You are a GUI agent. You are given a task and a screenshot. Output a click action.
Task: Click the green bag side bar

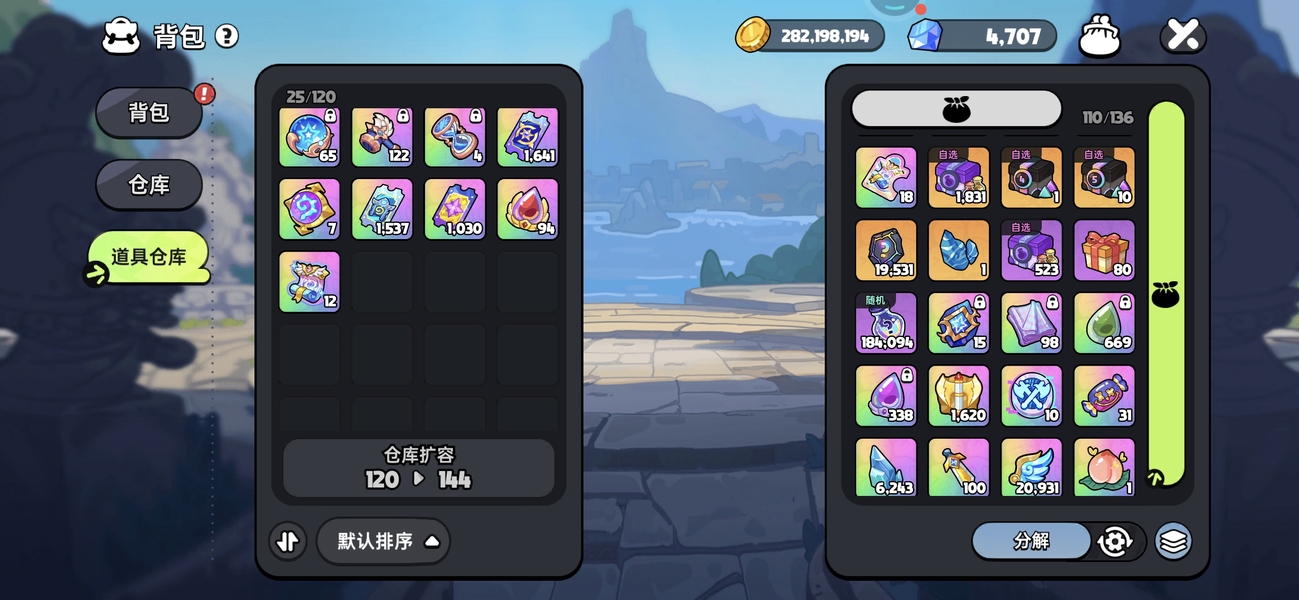click(x=1166, y=295)
